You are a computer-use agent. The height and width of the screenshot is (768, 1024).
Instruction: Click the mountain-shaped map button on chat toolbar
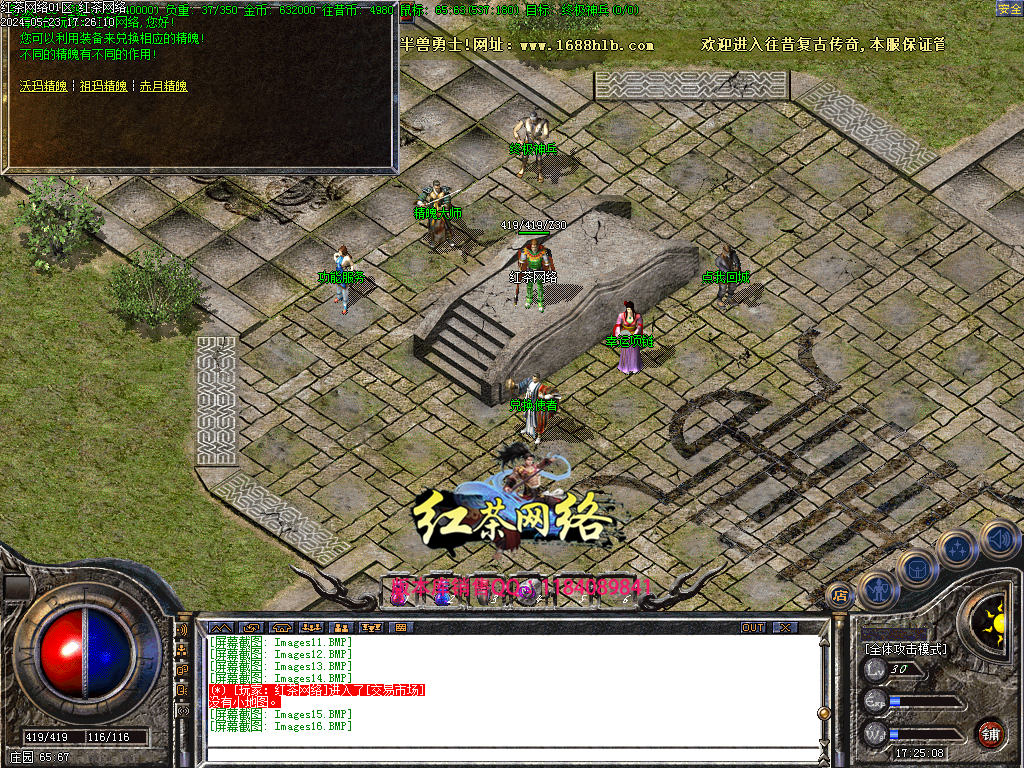[220, 628]
